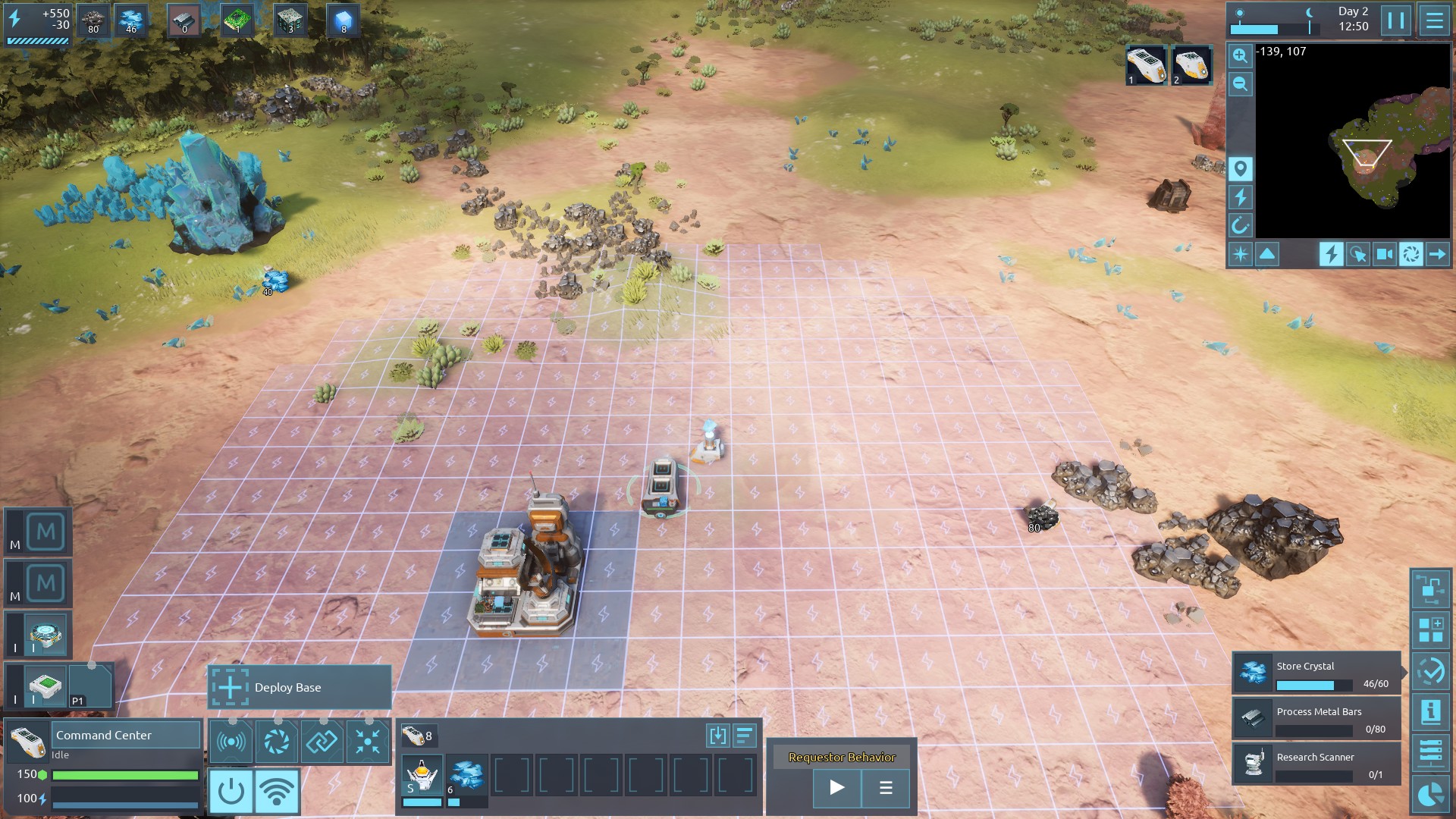Select the Store Crystal objective

pos(1316,673)
